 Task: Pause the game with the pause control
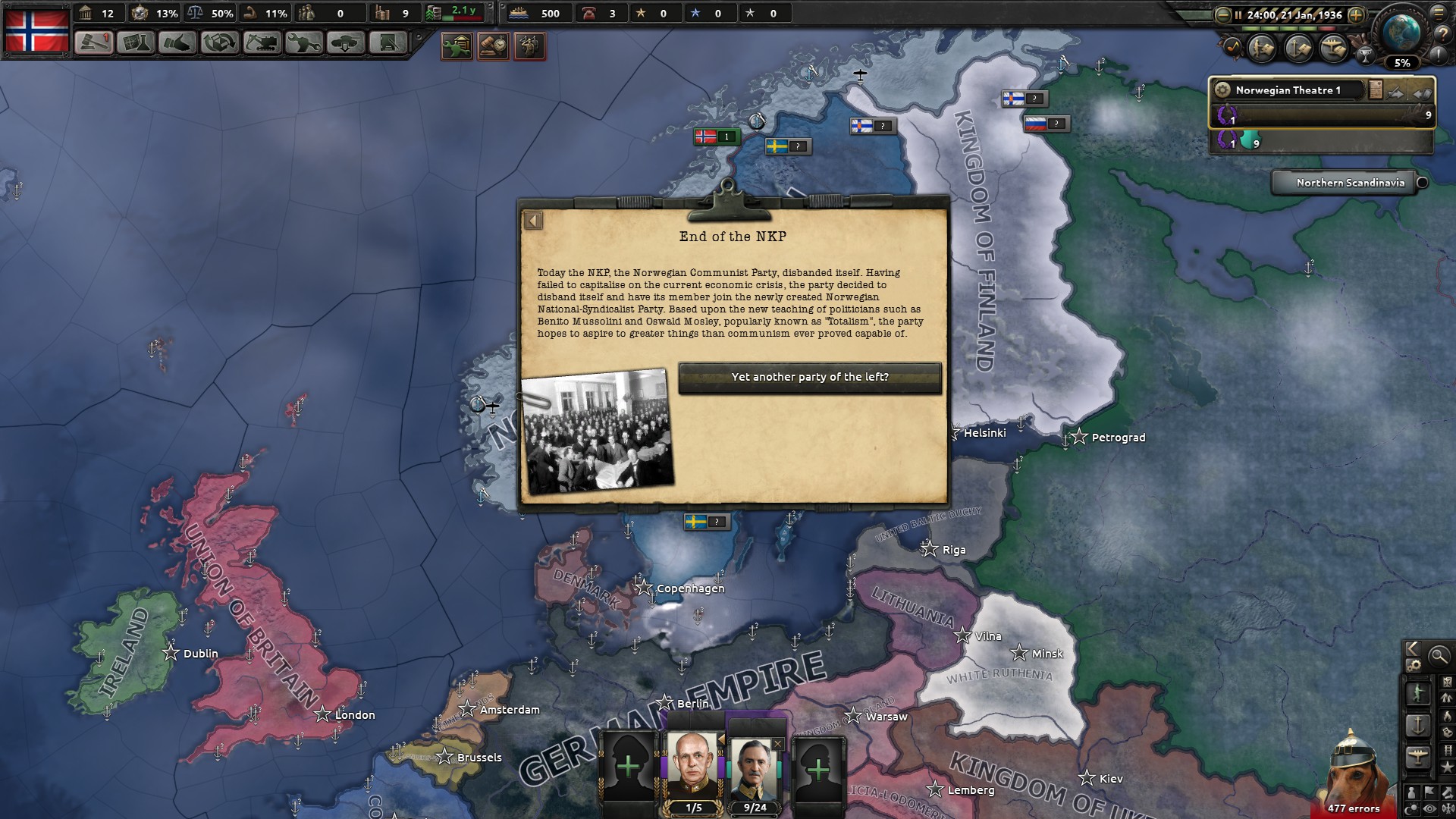[x=1238, y=15]
